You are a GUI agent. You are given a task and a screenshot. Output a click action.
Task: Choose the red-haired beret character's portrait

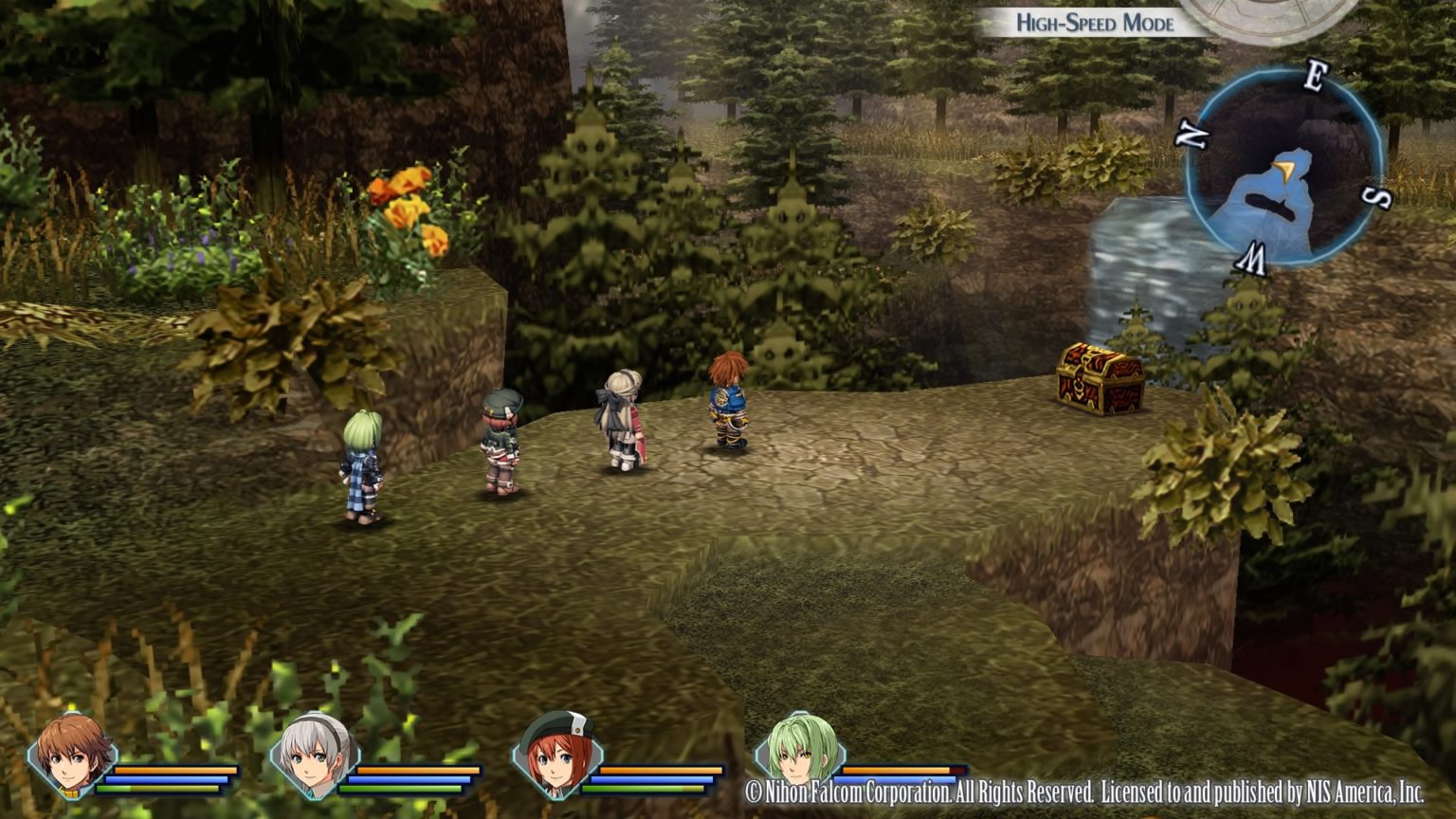(x=557, y=755)
